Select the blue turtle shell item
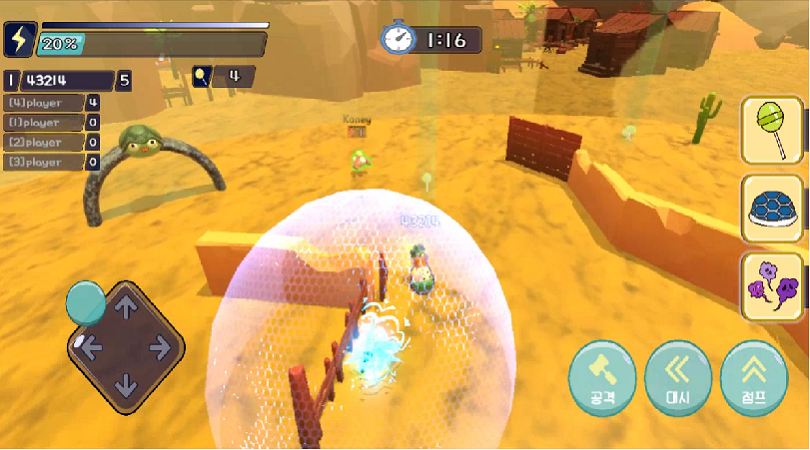The image size is (810, 450). pyautogui.click(x=773, y=208)
